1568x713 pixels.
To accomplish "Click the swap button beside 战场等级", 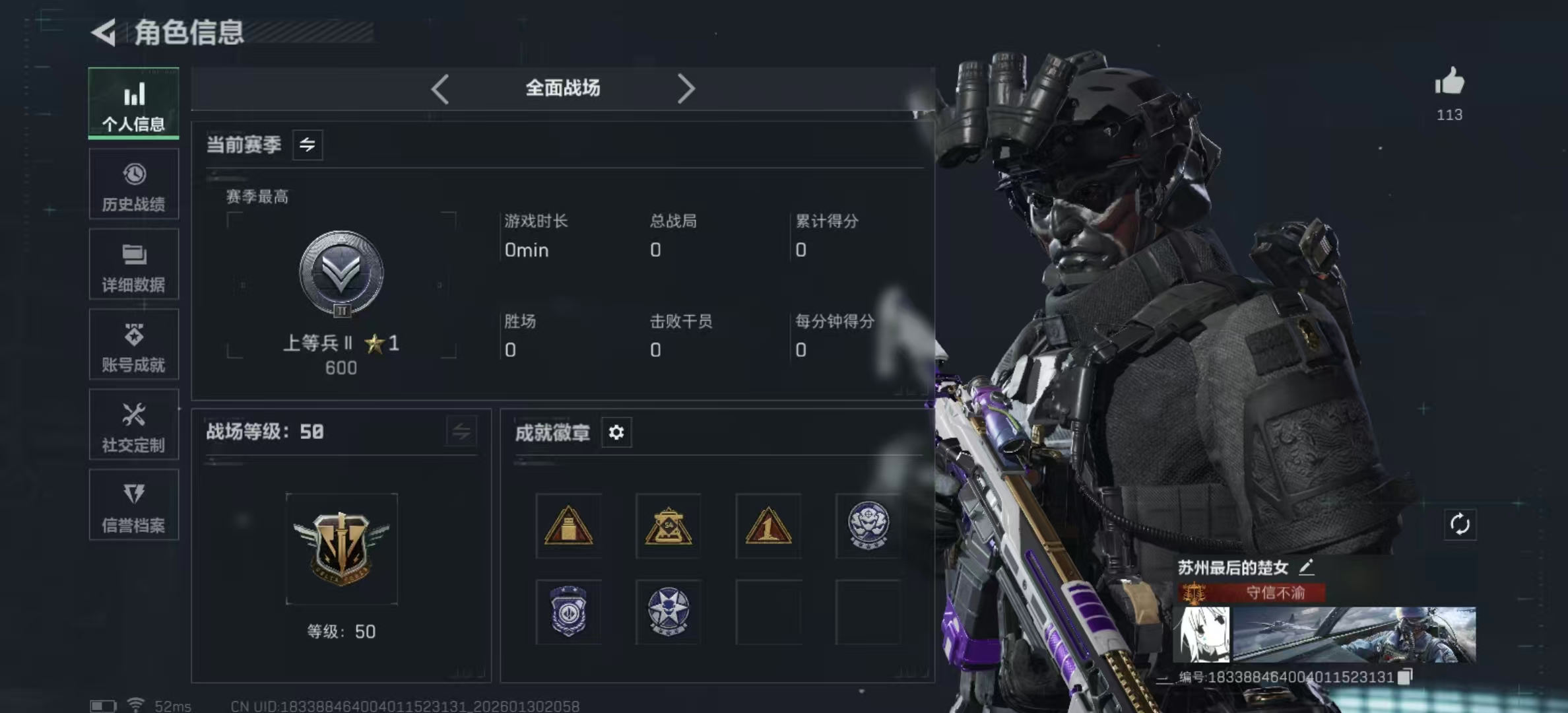I will click(461, 432).
